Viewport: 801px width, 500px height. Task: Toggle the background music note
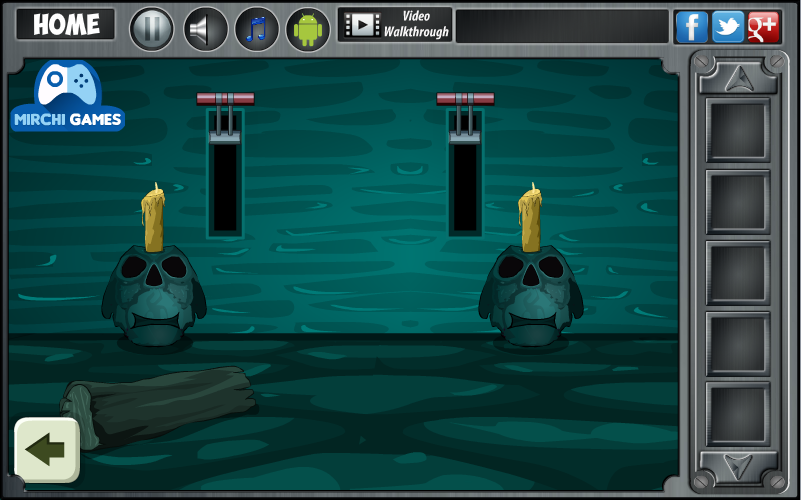(x=257, y=28)
